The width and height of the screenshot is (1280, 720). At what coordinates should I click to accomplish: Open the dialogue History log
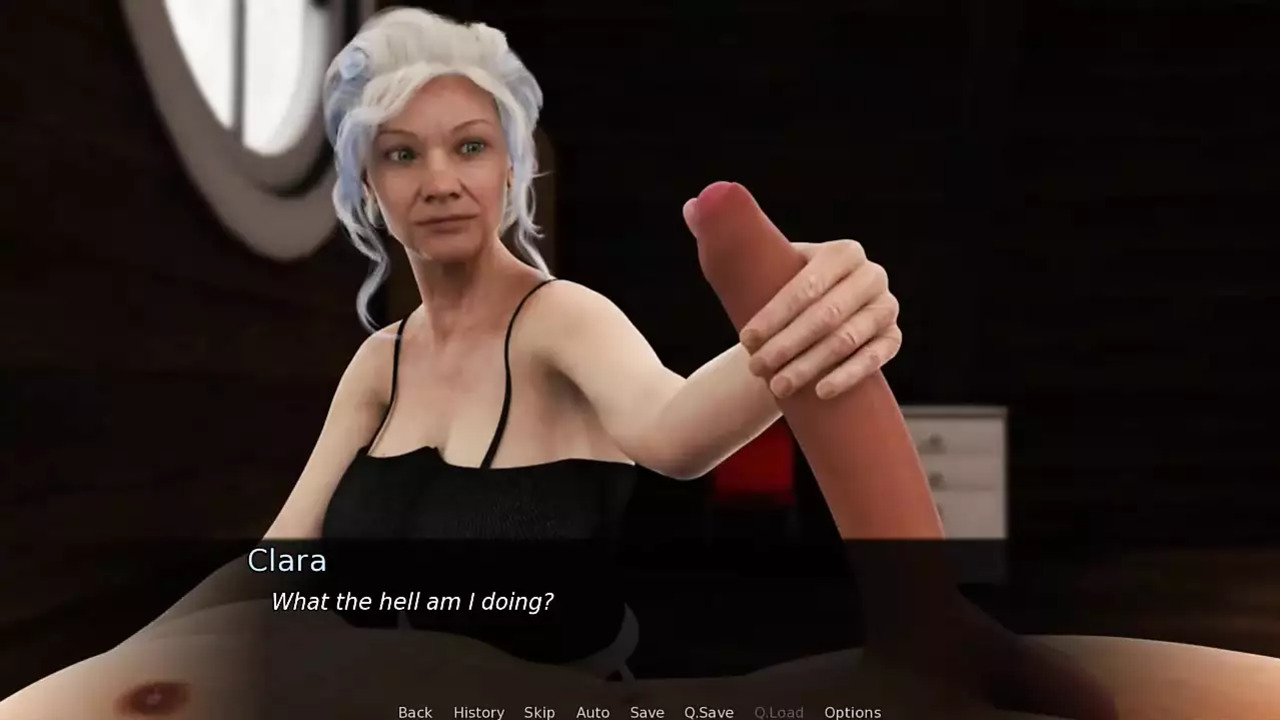pyautogui.click(x=478, y=712)
